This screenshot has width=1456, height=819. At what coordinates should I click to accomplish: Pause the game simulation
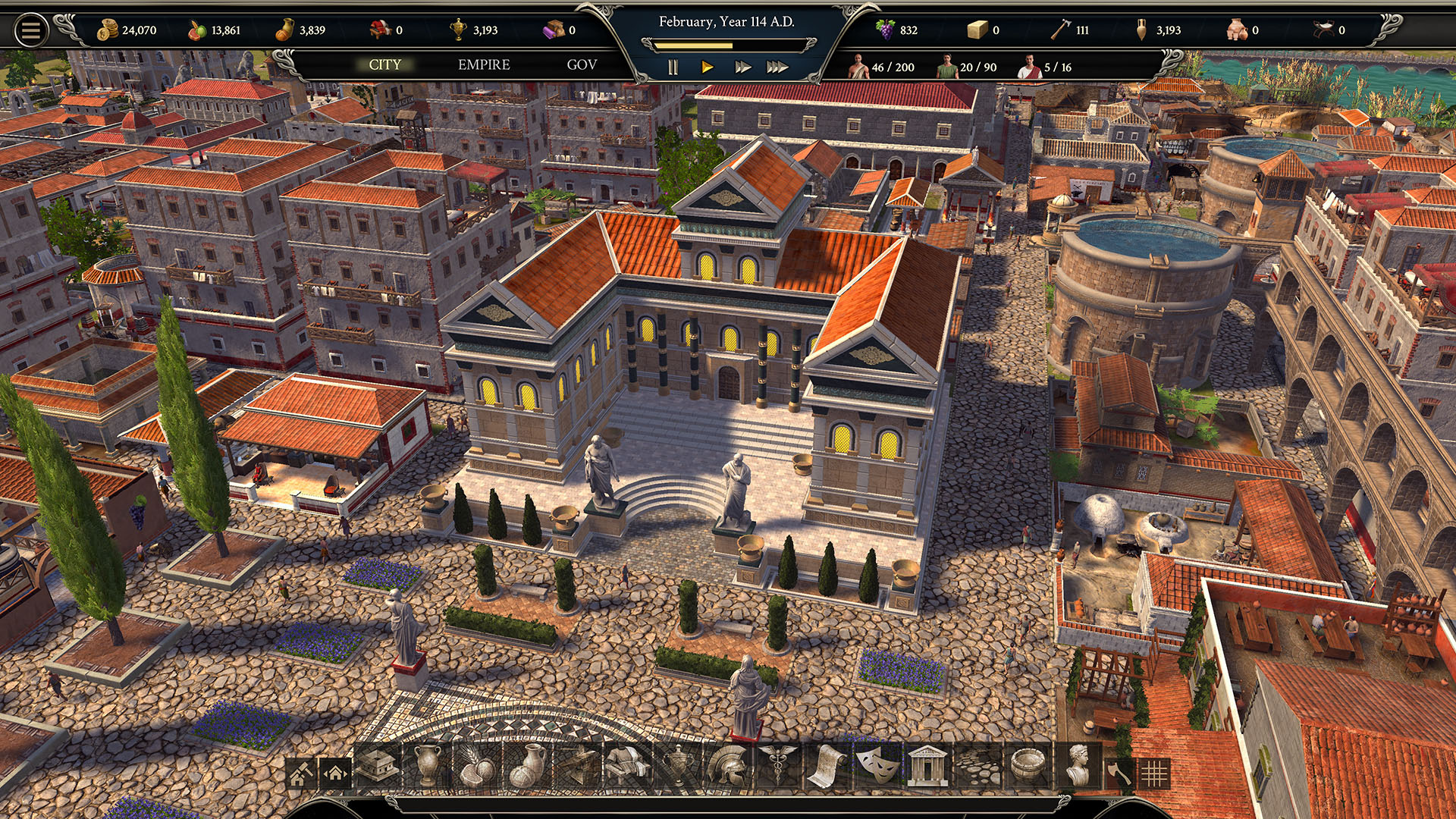click(x=672, y=67)
